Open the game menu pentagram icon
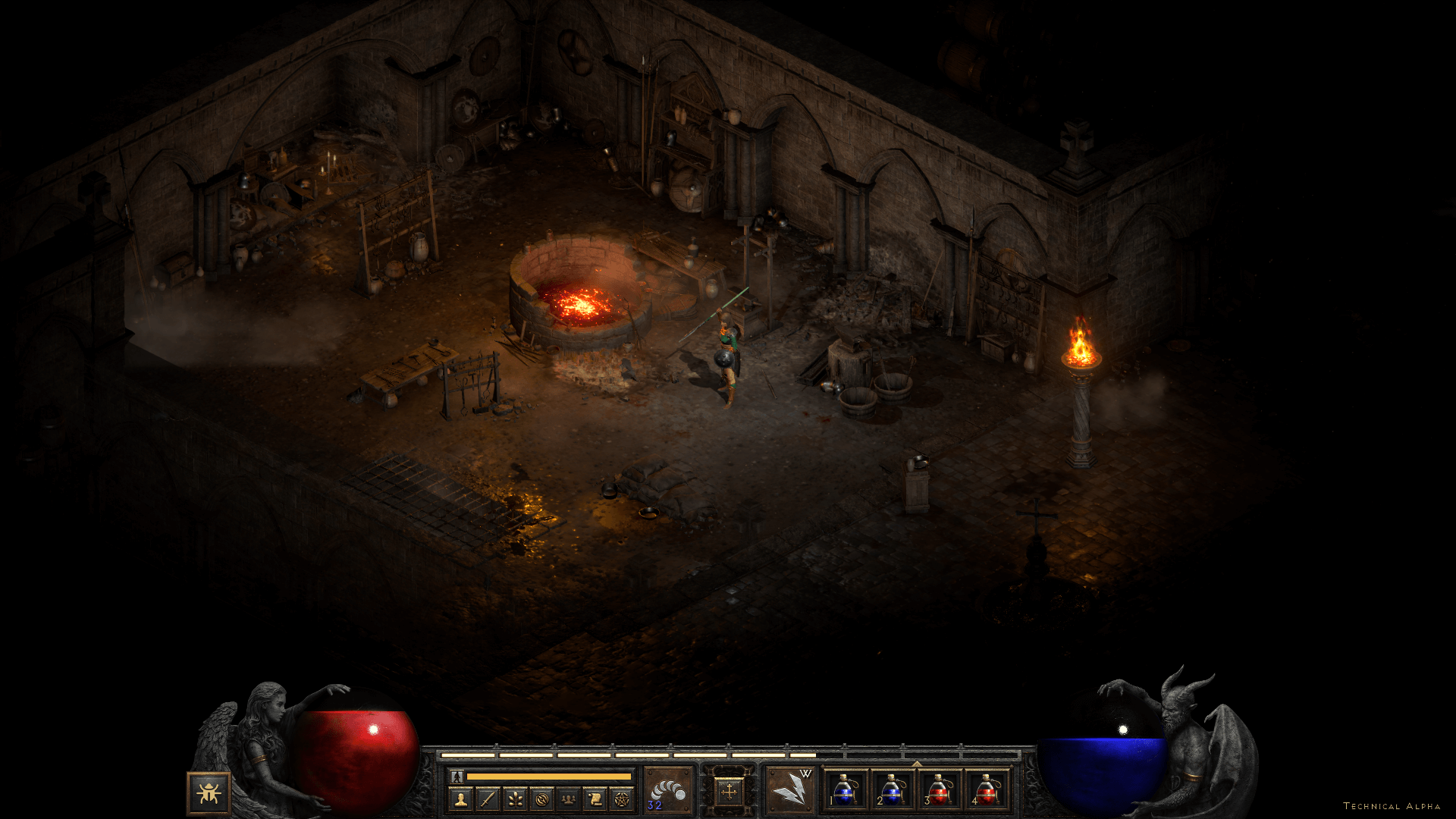The height and width of the screenshot is (819, 1456). [x=622, y=799]
